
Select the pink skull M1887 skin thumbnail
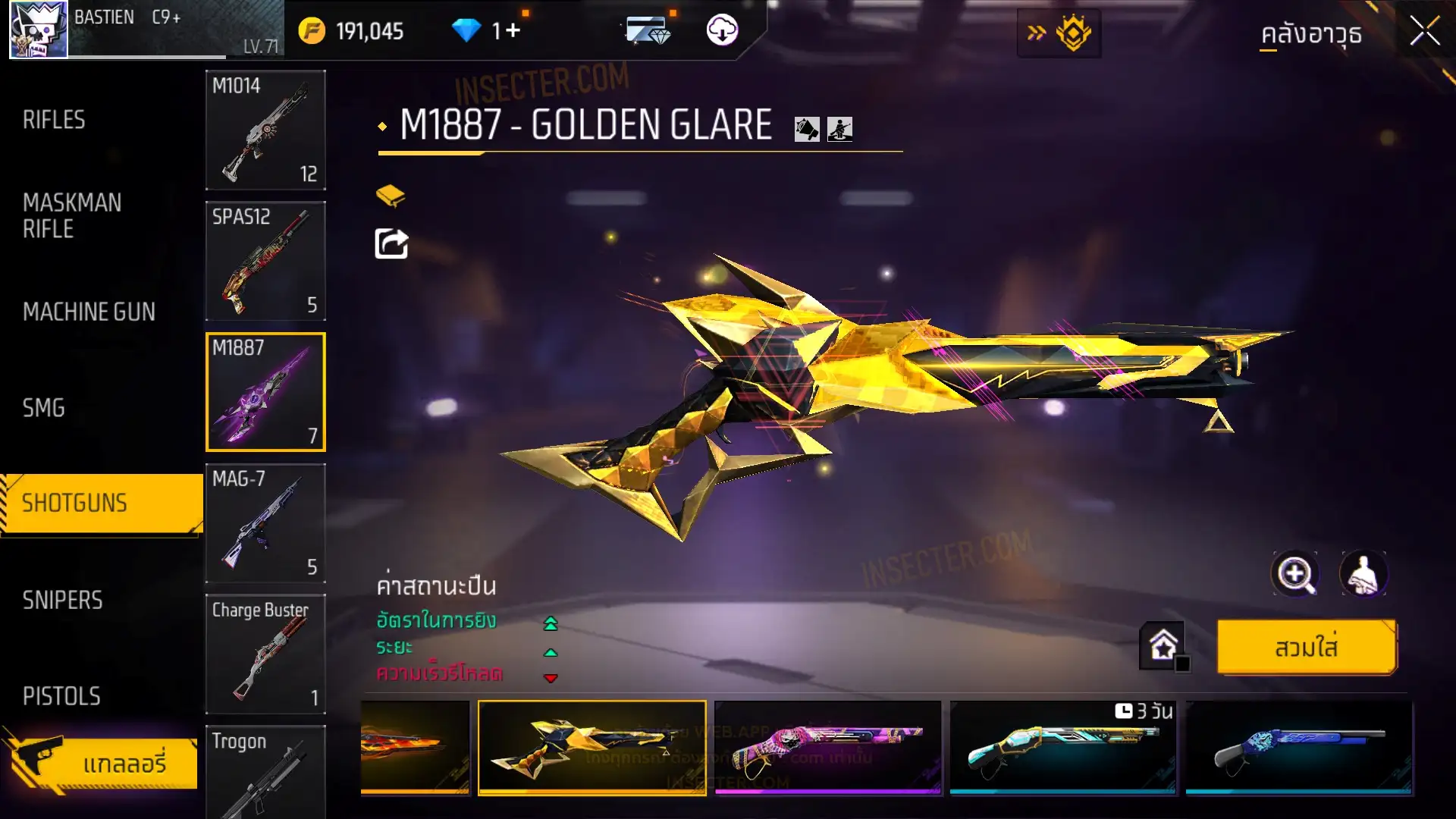click(827, 747)
